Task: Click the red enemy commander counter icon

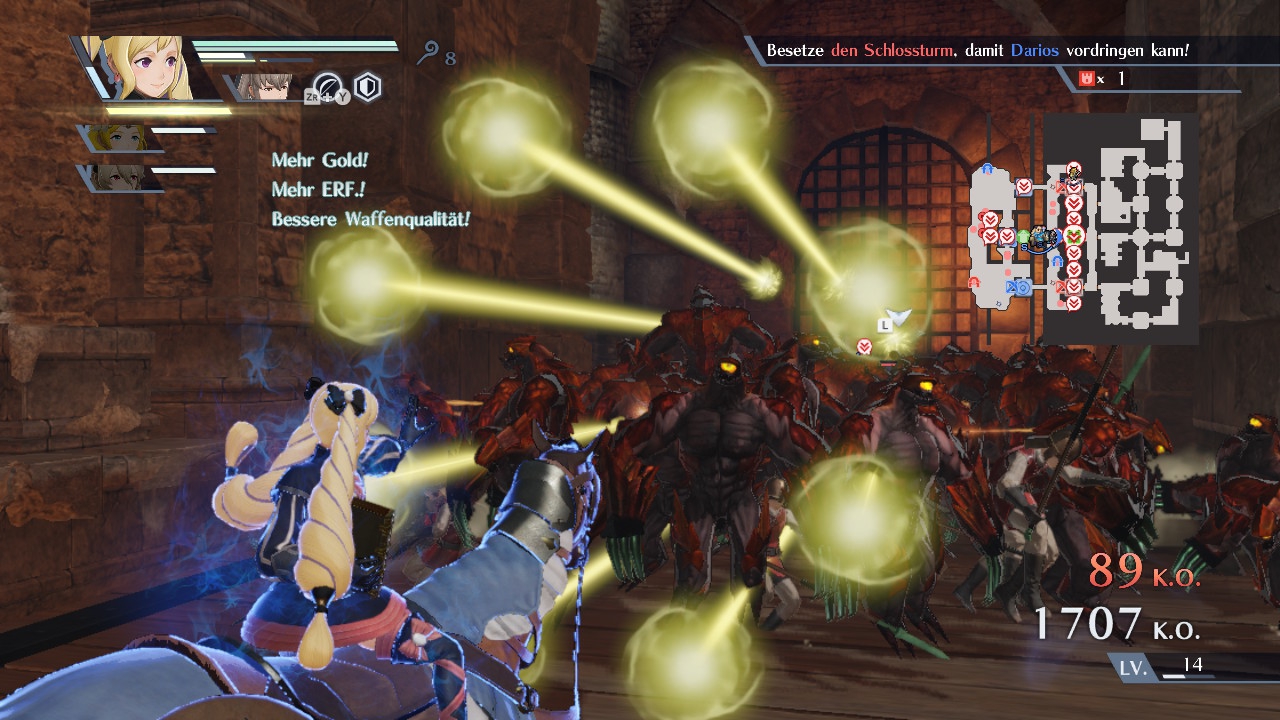Action: [x=1087, y=78]
